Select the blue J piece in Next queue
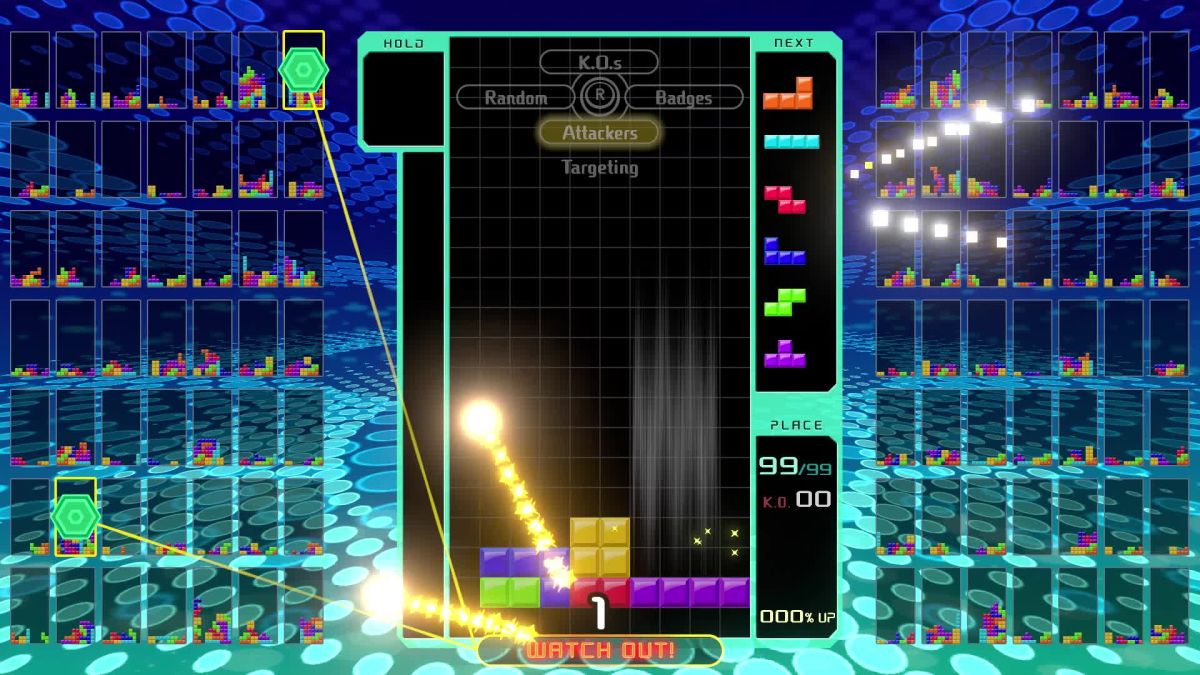This screenshot has height=675, width=1200. (785, 251)
